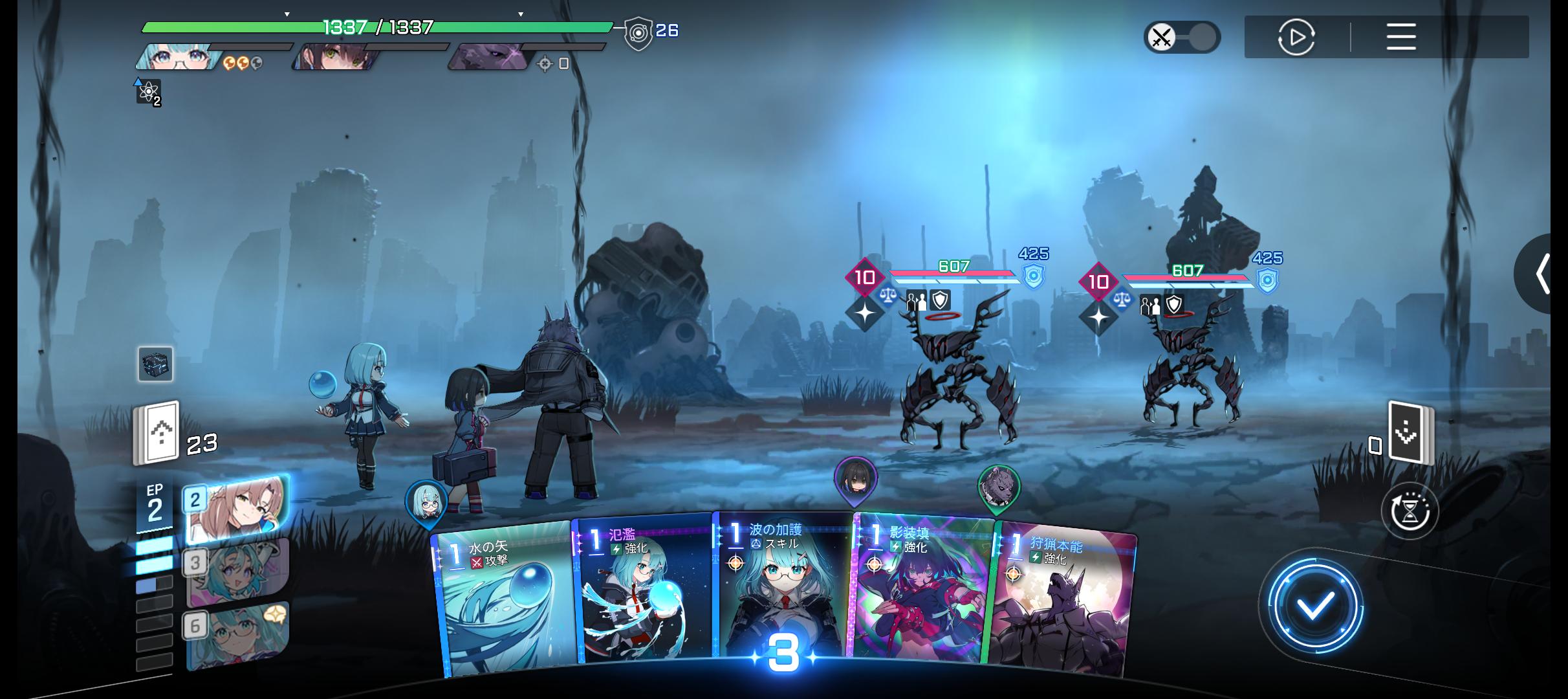Toggle the crossed-swords auto battle switch

[1181, 38]
